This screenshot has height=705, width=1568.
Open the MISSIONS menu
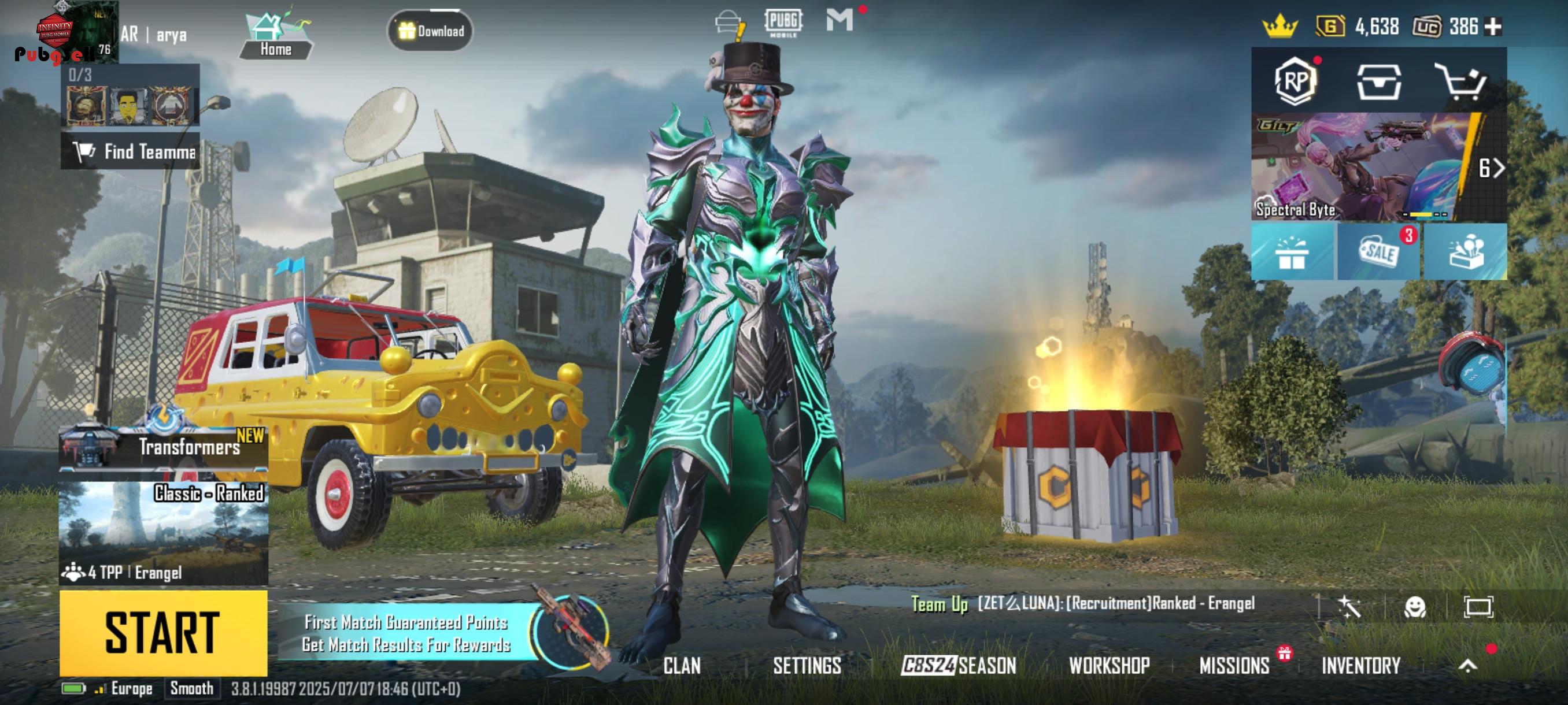pyautogui.click(x=1234, y=666)
